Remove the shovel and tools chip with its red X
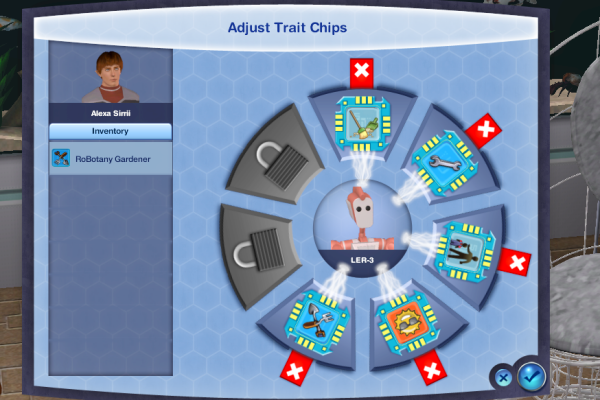The width and height of the screenshot is (600, 400). 295,369
